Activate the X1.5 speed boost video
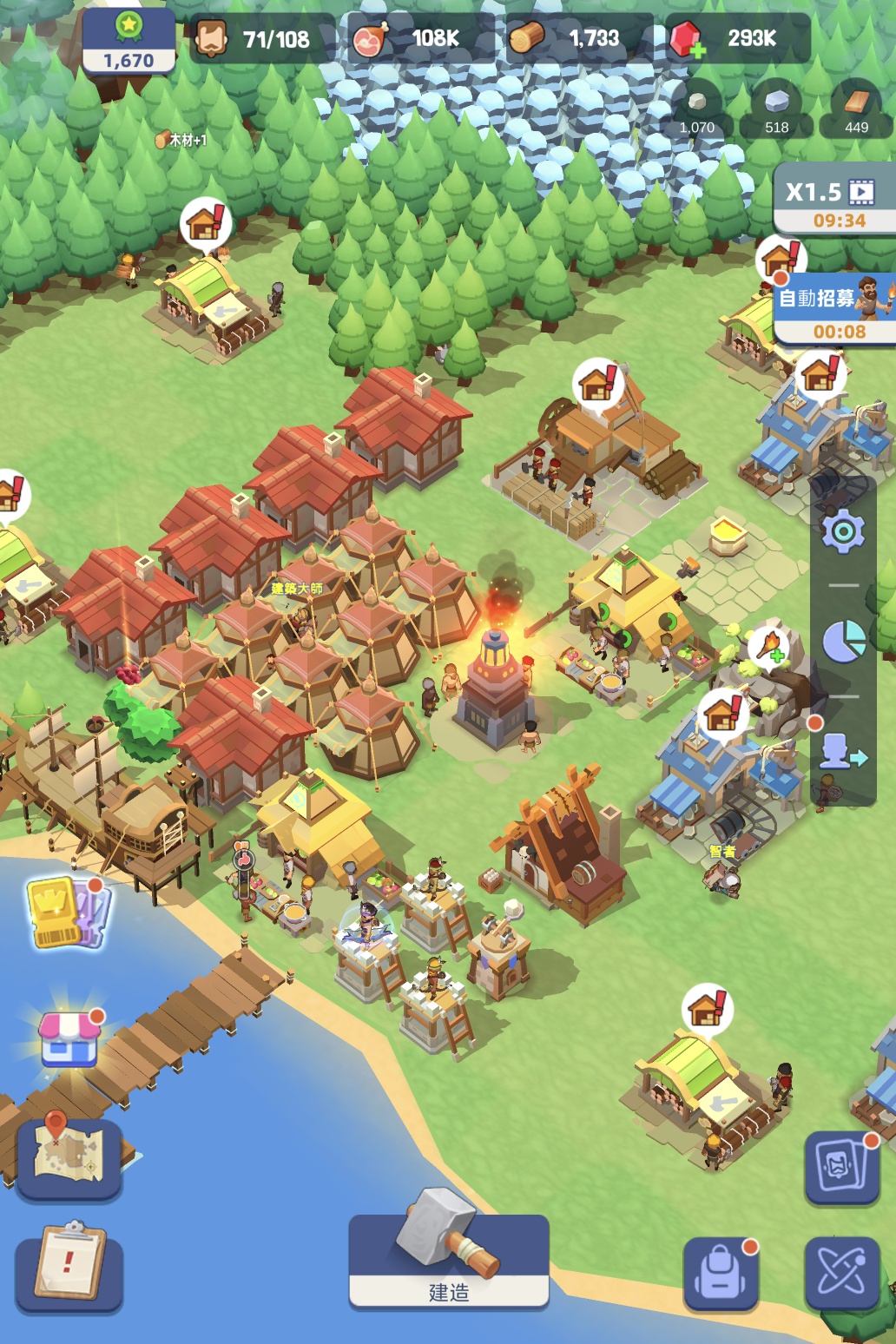Image resolution: width=896 pixels, height=1344 pixels. tap(834, 201)
